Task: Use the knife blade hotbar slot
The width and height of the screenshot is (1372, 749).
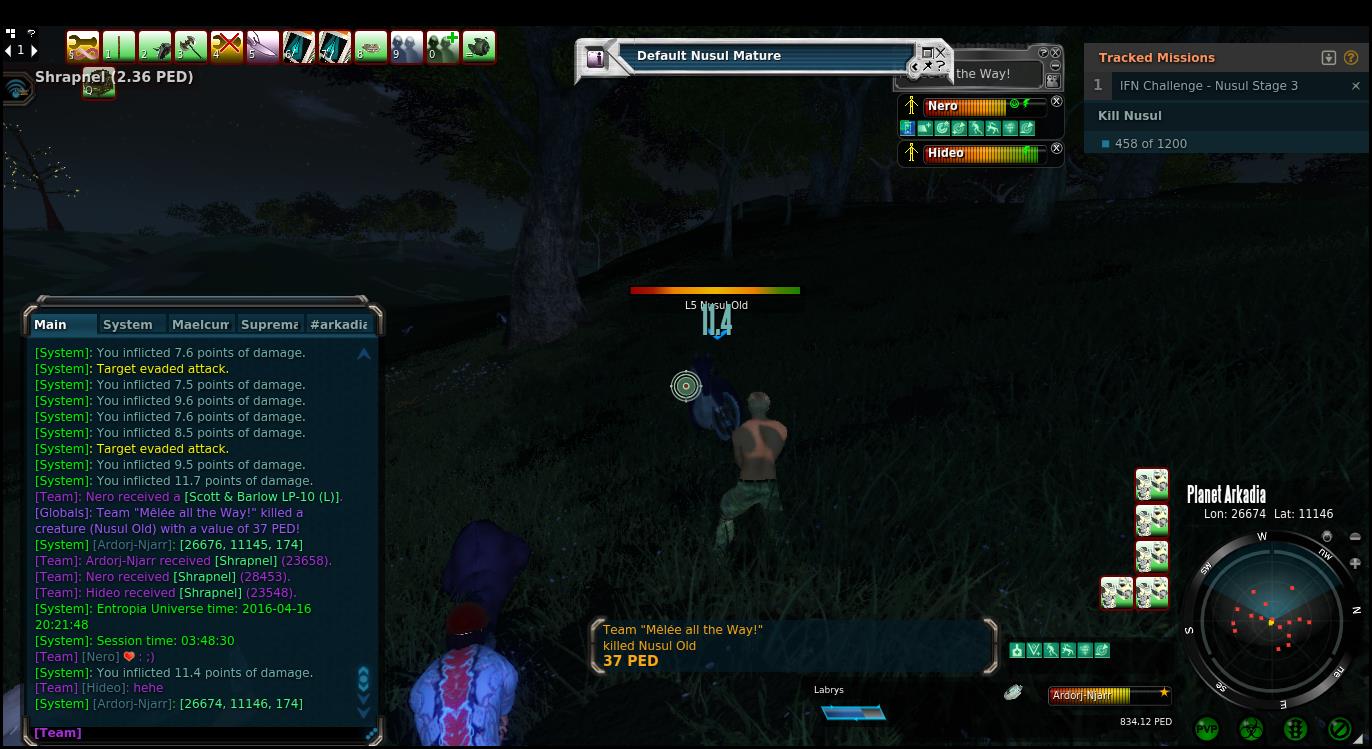Action: tap(263, 46)
